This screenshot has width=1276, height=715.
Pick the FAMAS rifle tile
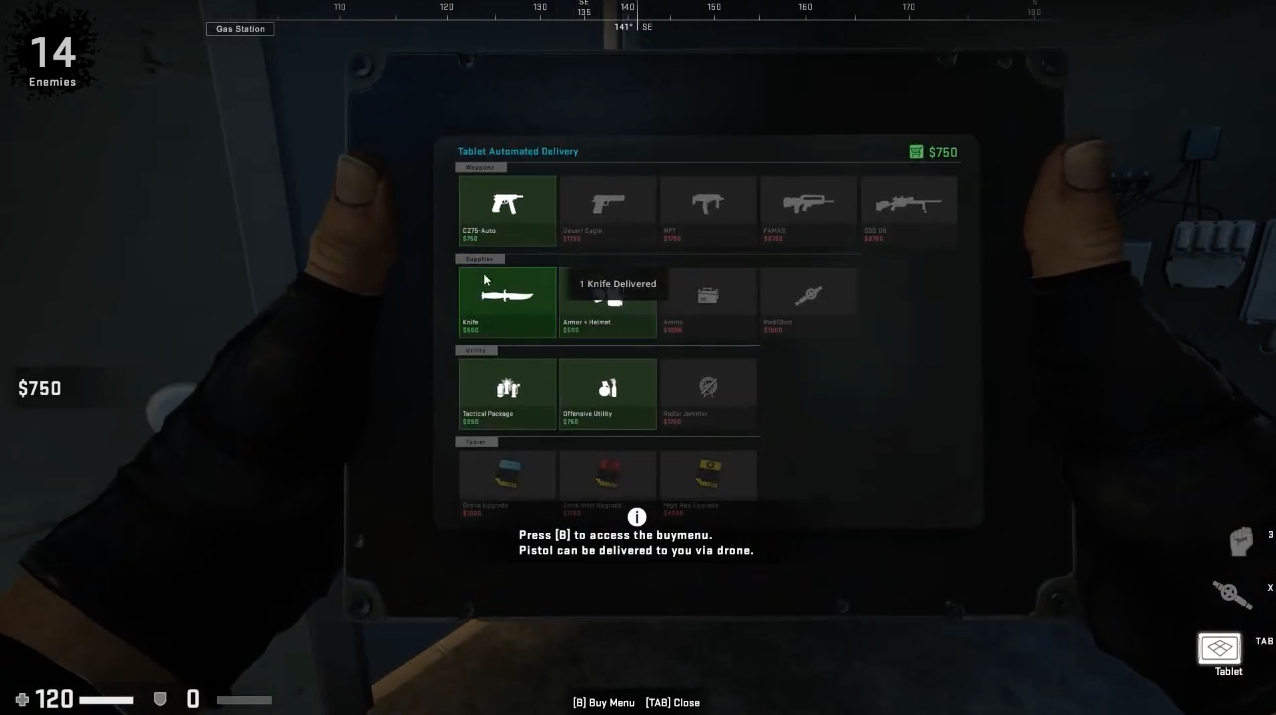(x=808, y=210)
